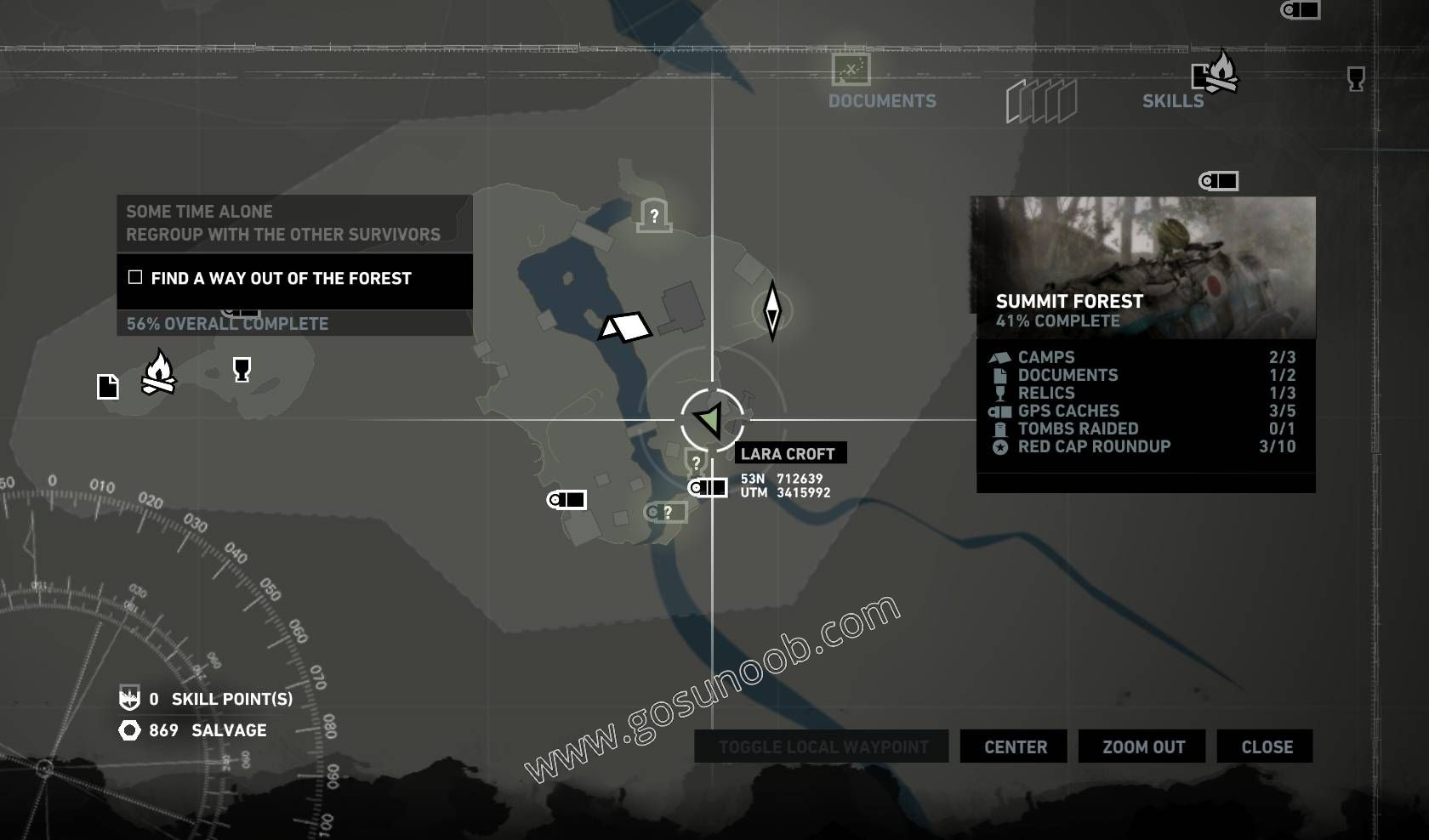Image resolution: width=1429 pixels, height=840 pixels.
Task: Click the document marker at far left
Action: pos(108,387)
